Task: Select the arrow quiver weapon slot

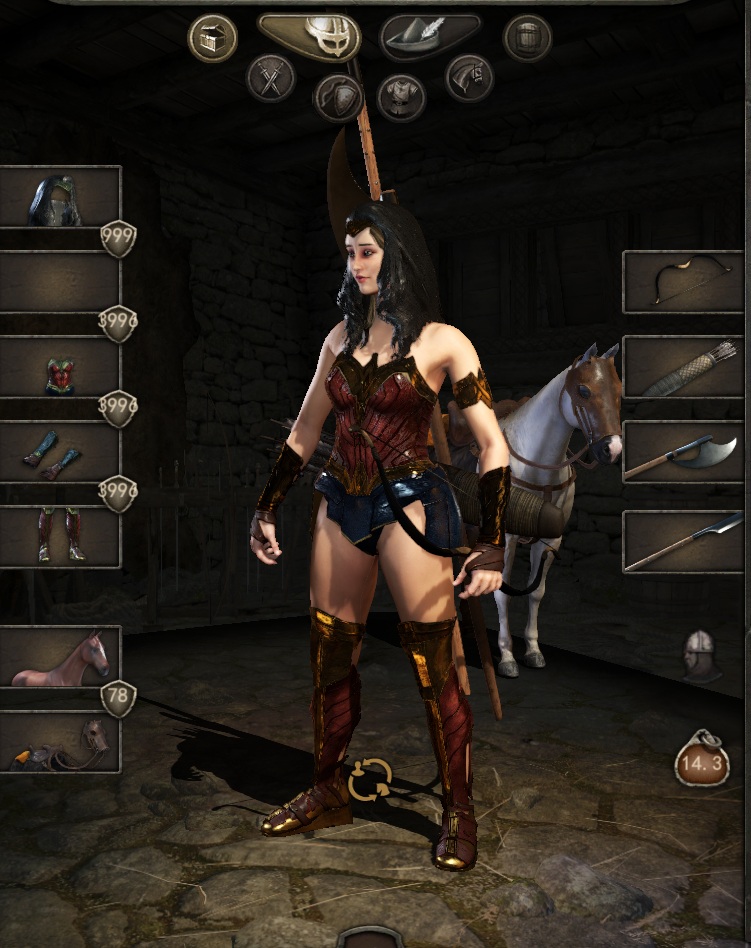Action: point(683,367)
